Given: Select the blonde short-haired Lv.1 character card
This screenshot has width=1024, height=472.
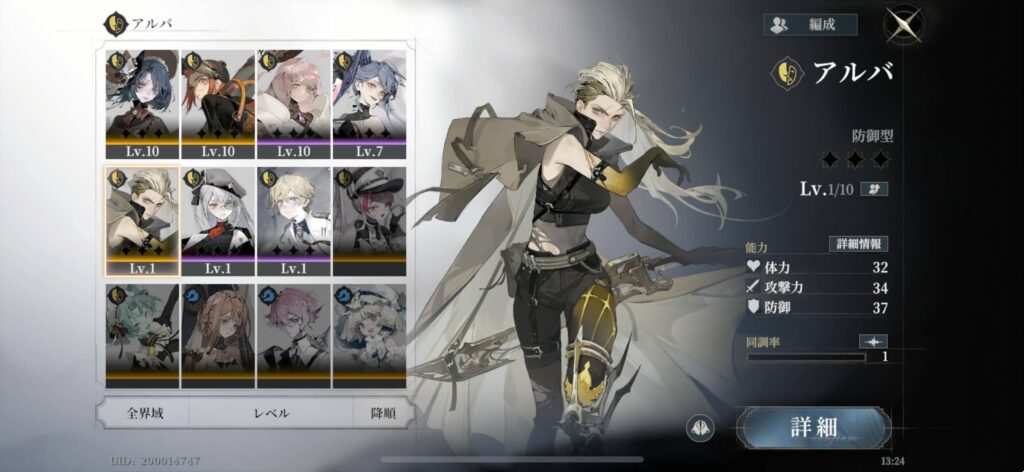Looking at the screenshot, I should point(293,220).
